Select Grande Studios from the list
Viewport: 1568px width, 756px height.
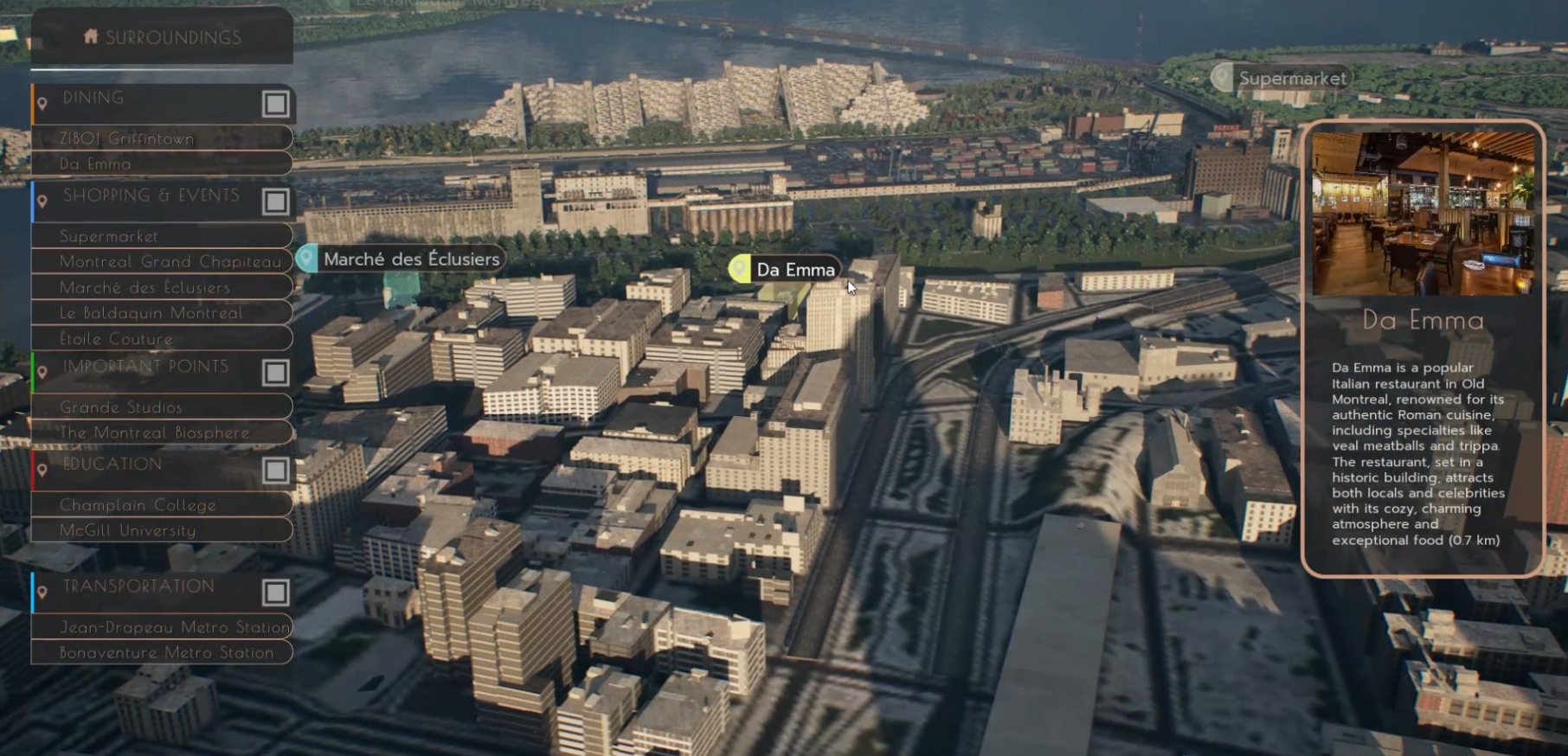point(162,407)
